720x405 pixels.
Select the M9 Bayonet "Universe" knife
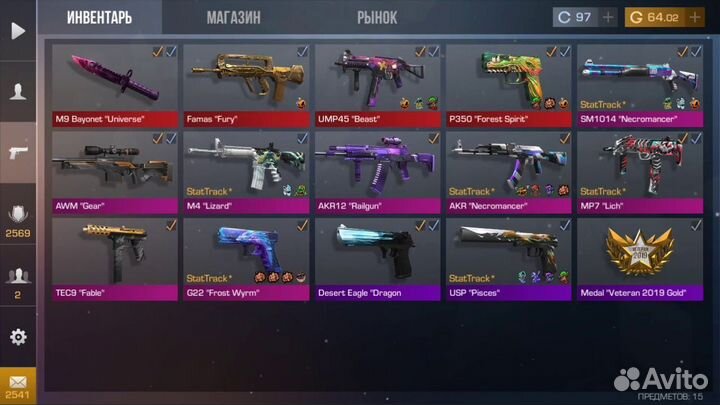point(113,83)
